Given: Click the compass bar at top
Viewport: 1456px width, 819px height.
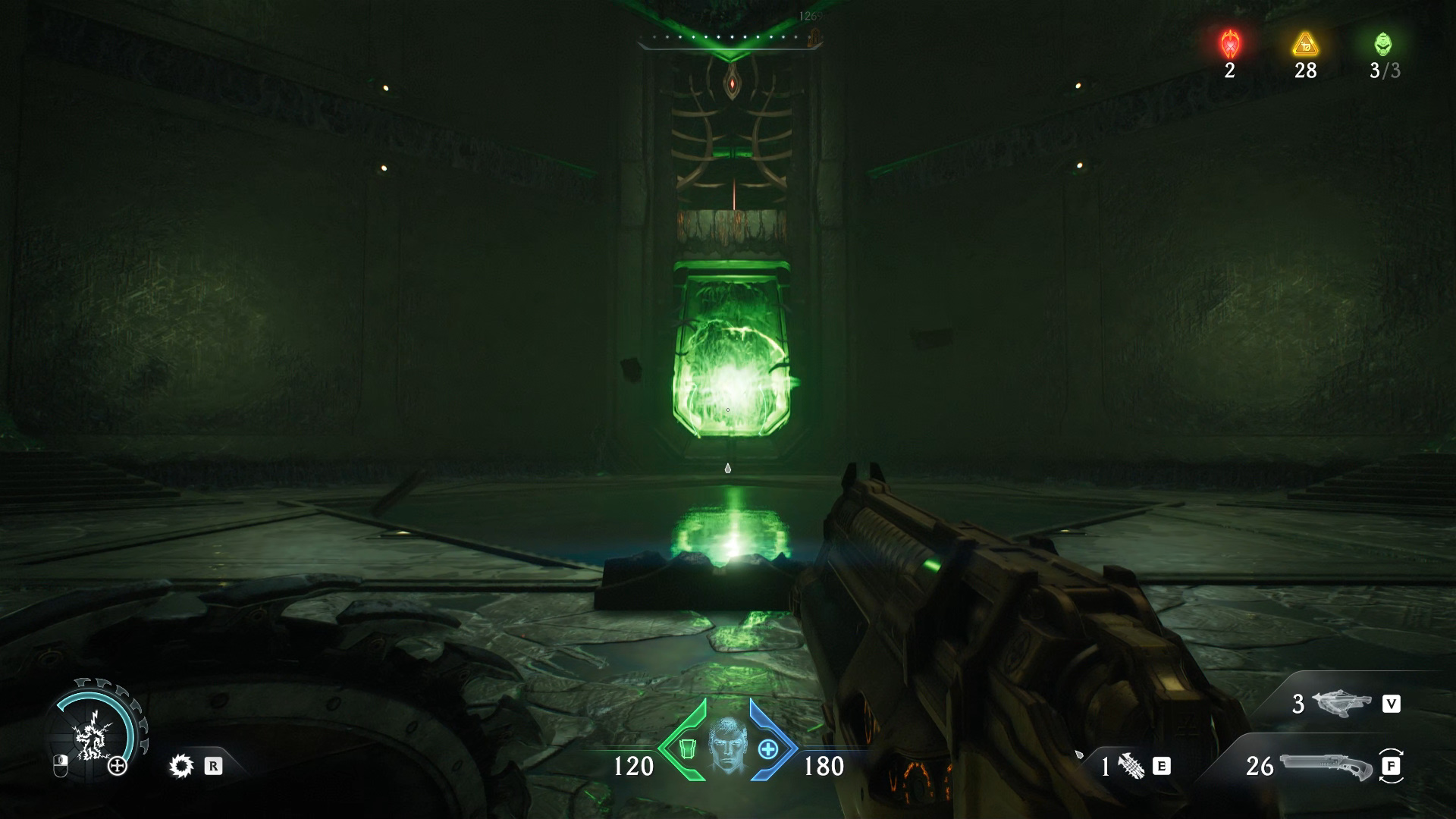Looking at the screenshot, I should [730, 38].
